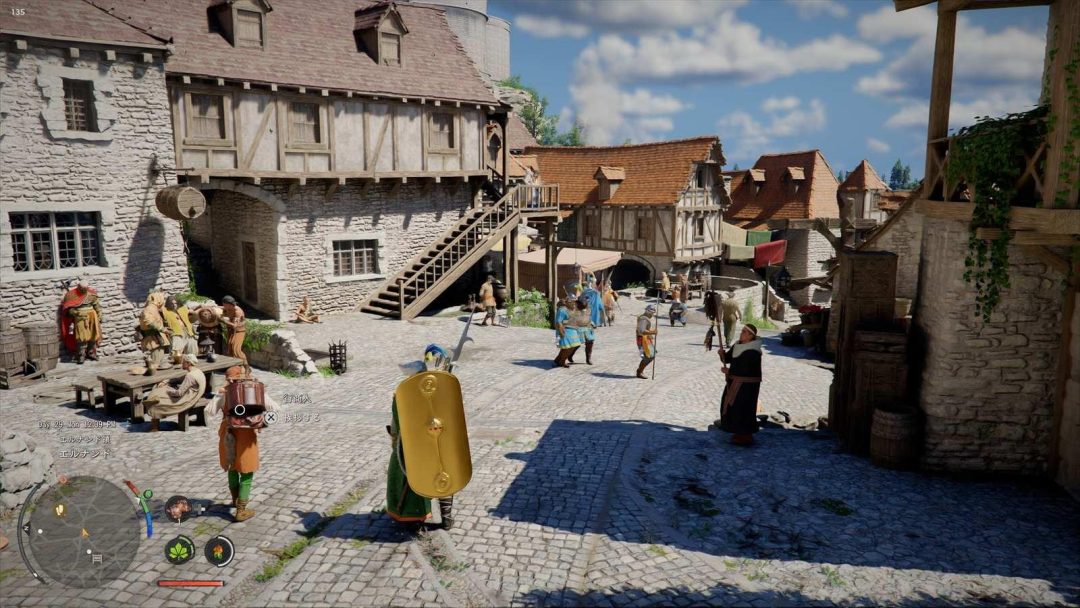Select the green leaf status icon
The width and height of the screenshot is (1080, 608).
180,550
